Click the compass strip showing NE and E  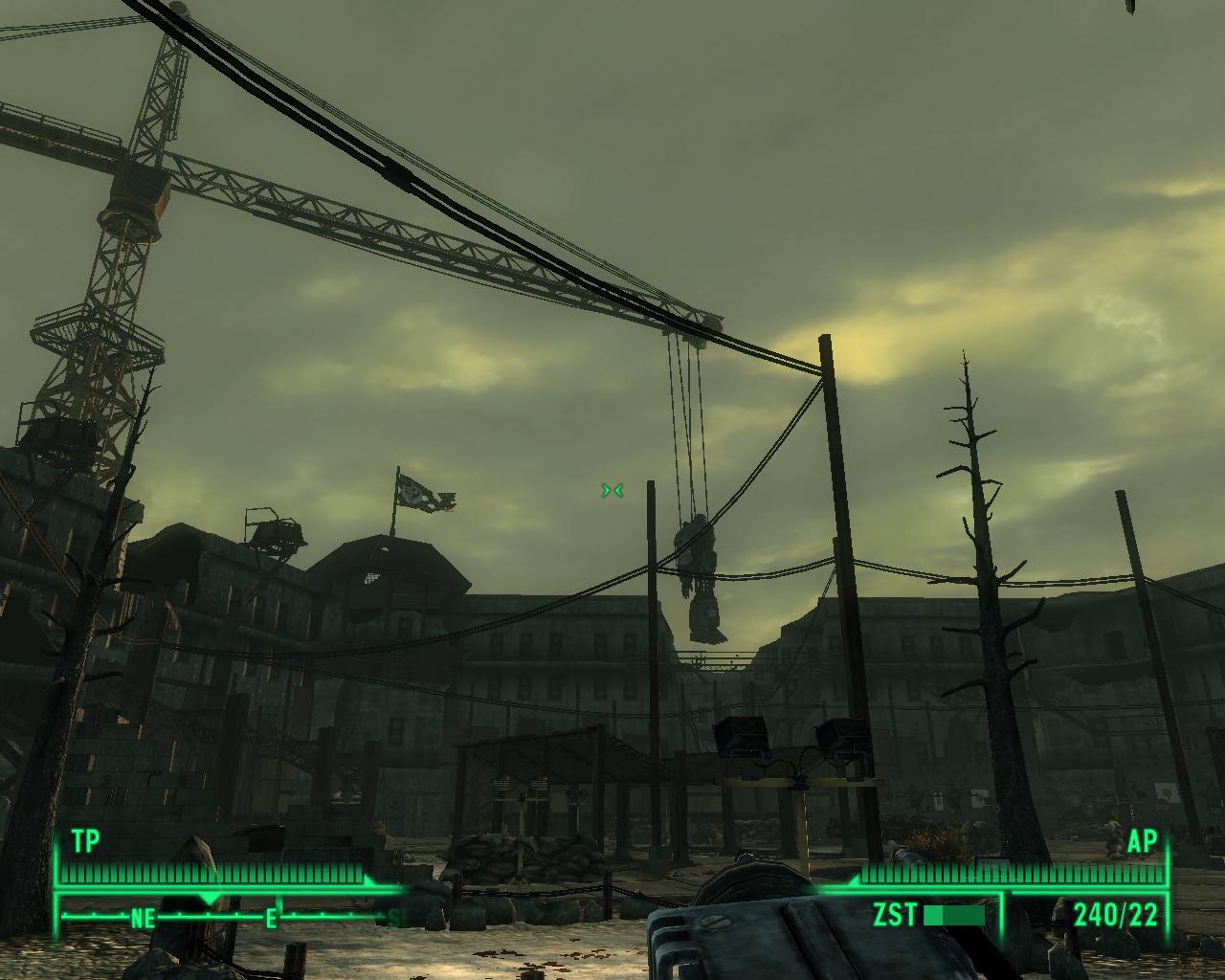click(230, 917)
